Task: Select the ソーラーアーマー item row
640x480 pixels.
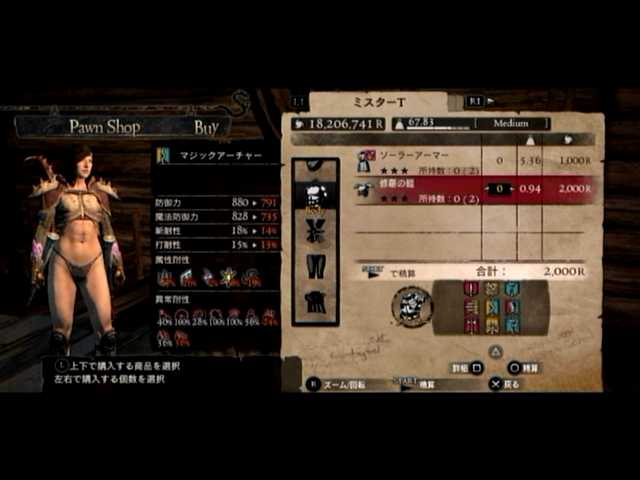Action: coord(420,161)
